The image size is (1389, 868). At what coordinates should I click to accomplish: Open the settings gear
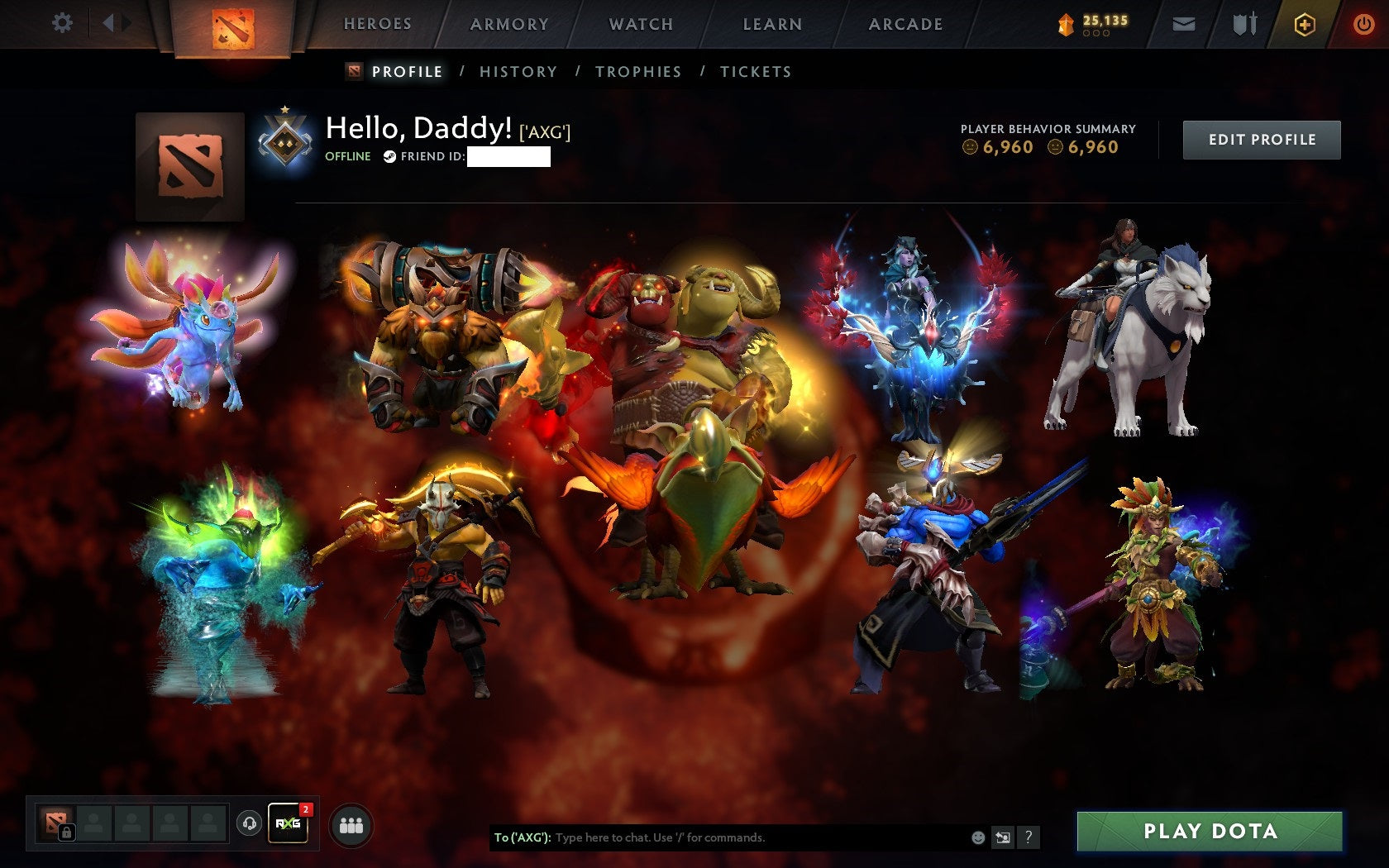pos(60,23)
